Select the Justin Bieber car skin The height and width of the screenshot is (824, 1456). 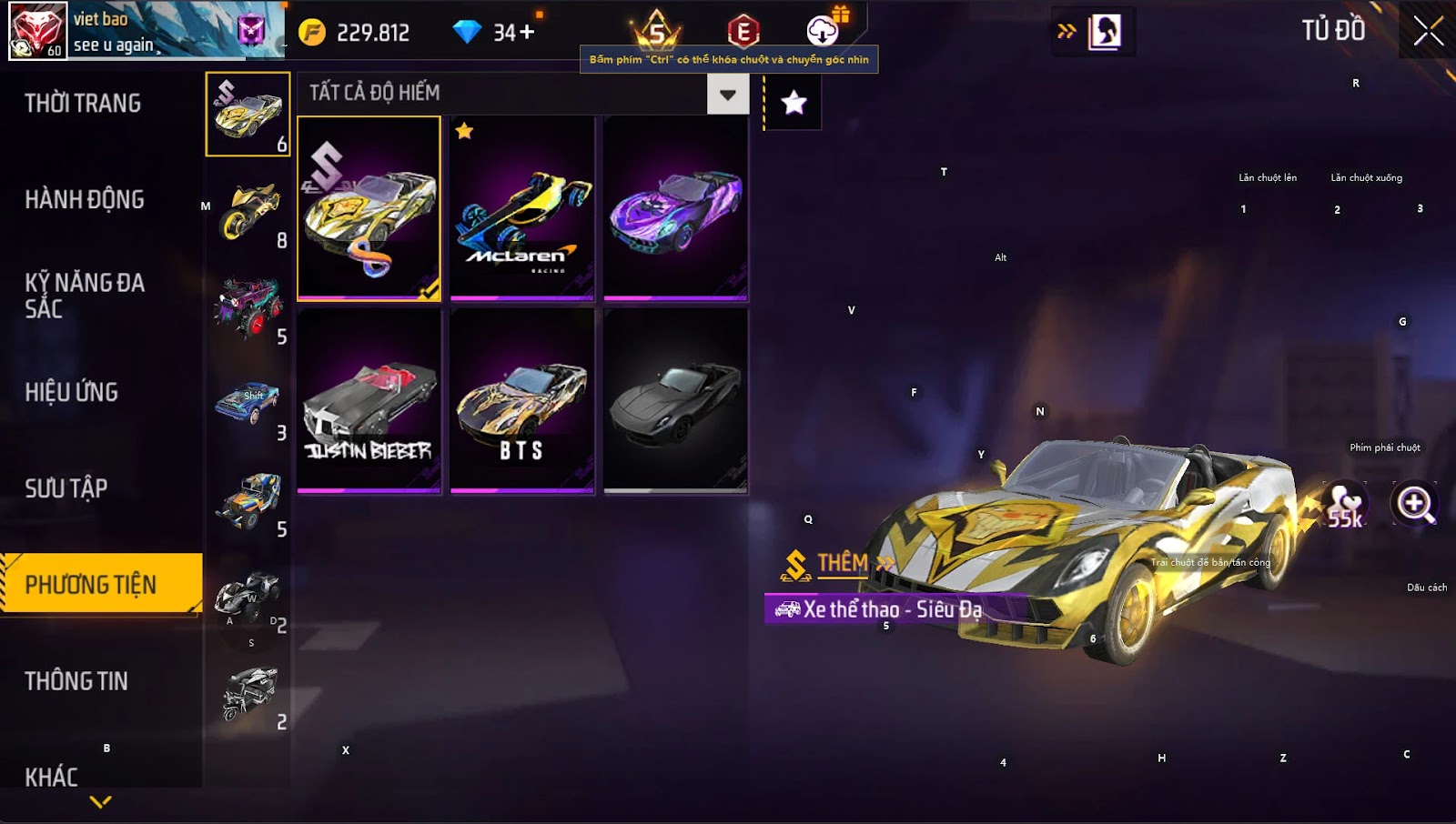369,401
